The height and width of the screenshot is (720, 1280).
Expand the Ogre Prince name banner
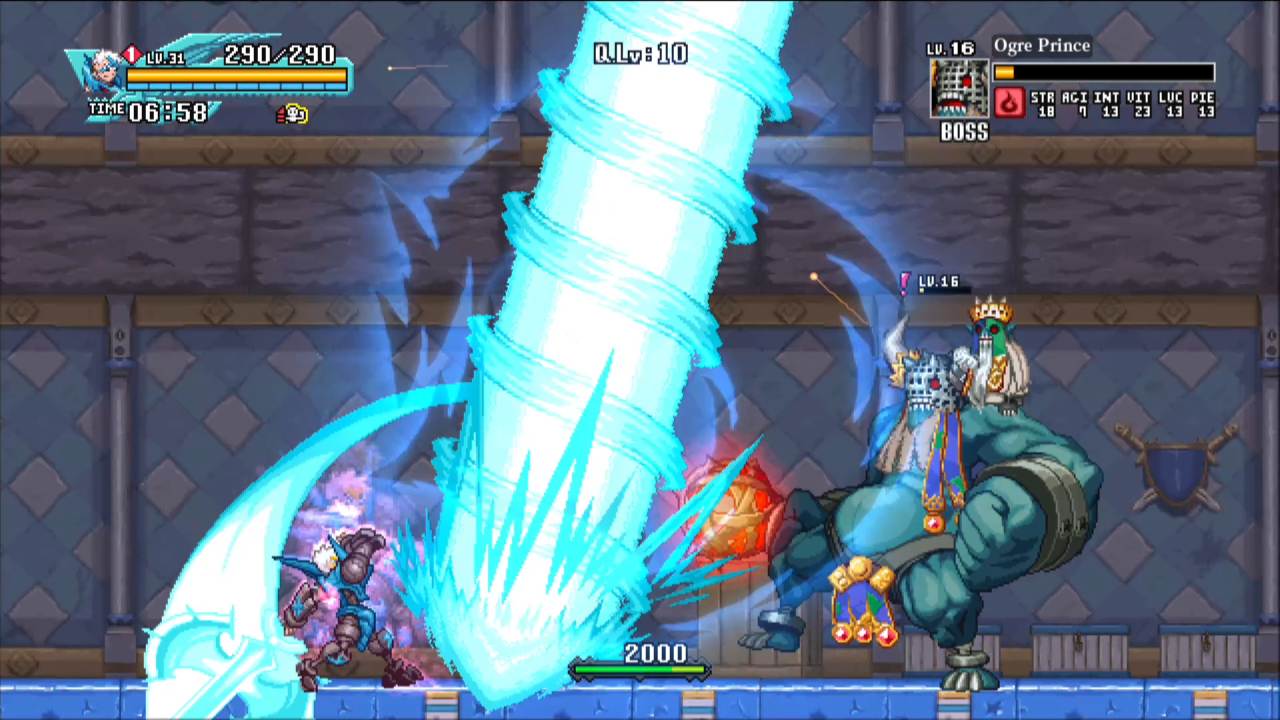tap(1042, 45)
